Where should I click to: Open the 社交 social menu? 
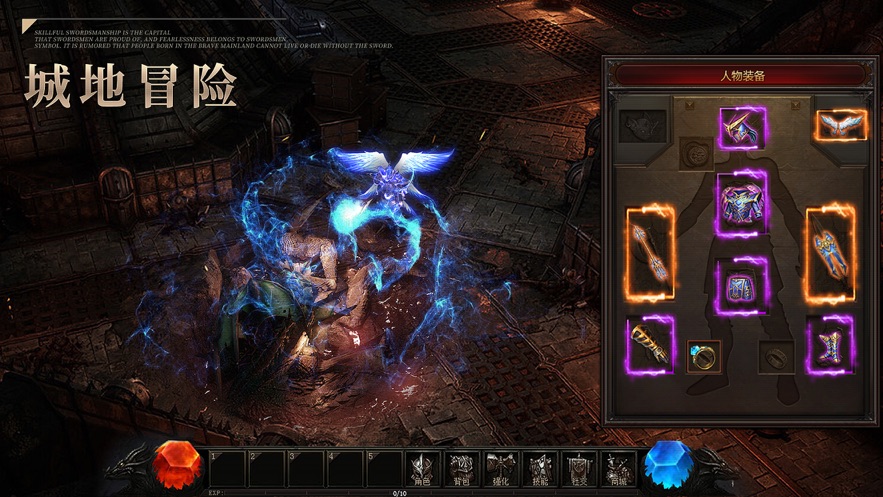578,467
